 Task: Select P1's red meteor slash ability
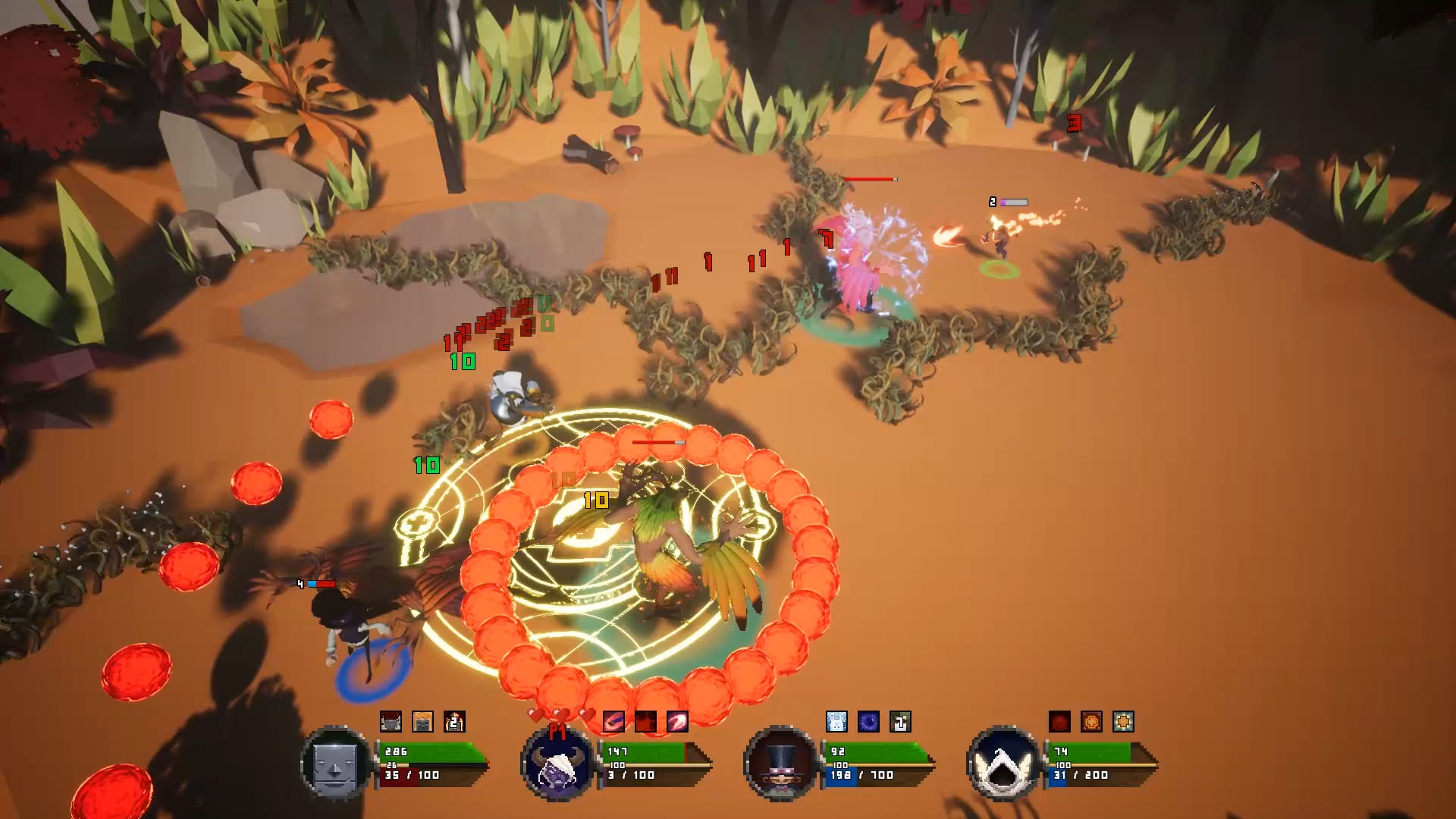click(x=615, y=722)
